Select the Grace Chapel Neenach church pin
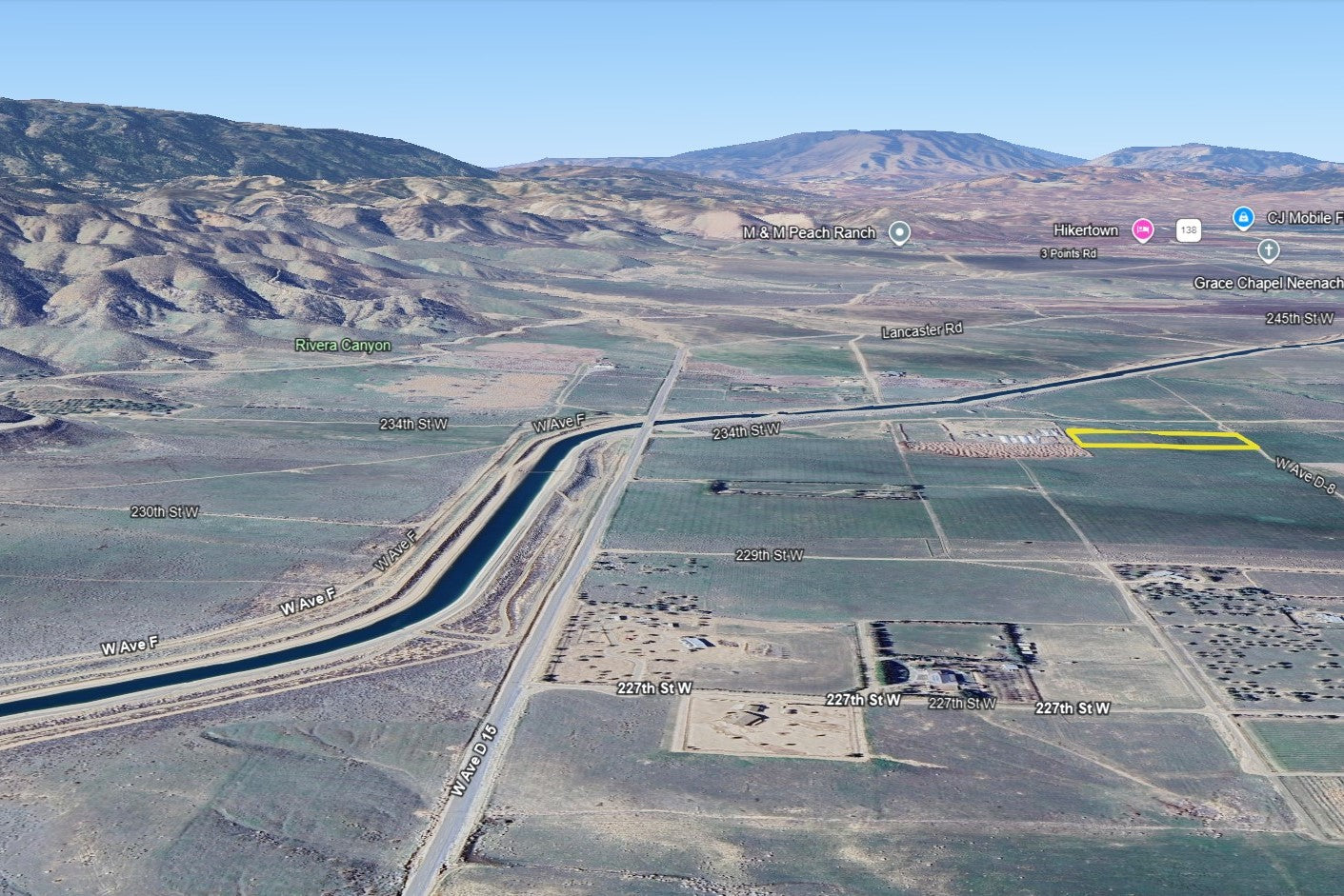The width and height of the screenshot is (1344, 896). point(1268,250)
